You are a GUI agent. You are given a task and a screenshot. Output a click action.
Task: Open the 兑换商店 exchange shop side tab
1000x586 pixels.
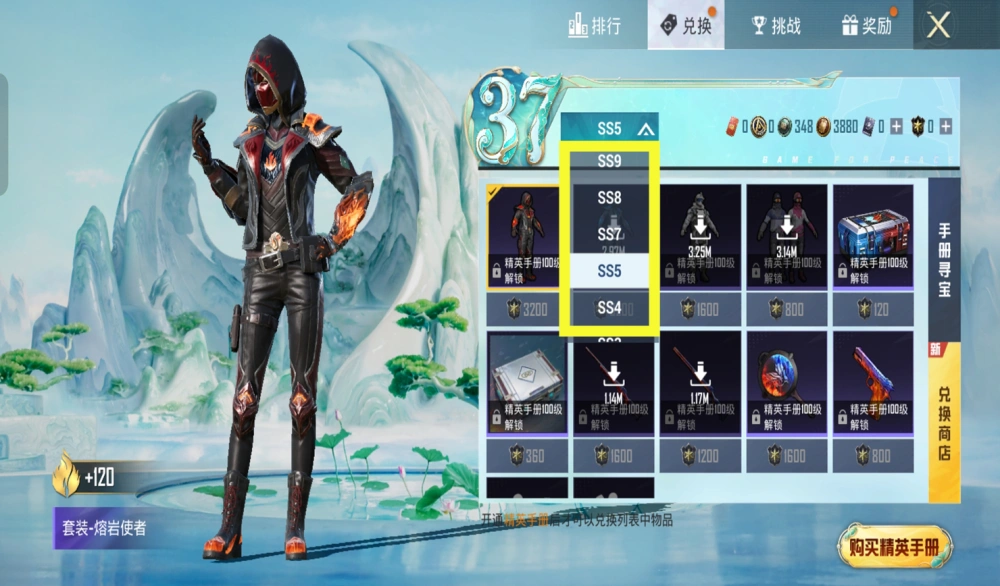[944, 420]
